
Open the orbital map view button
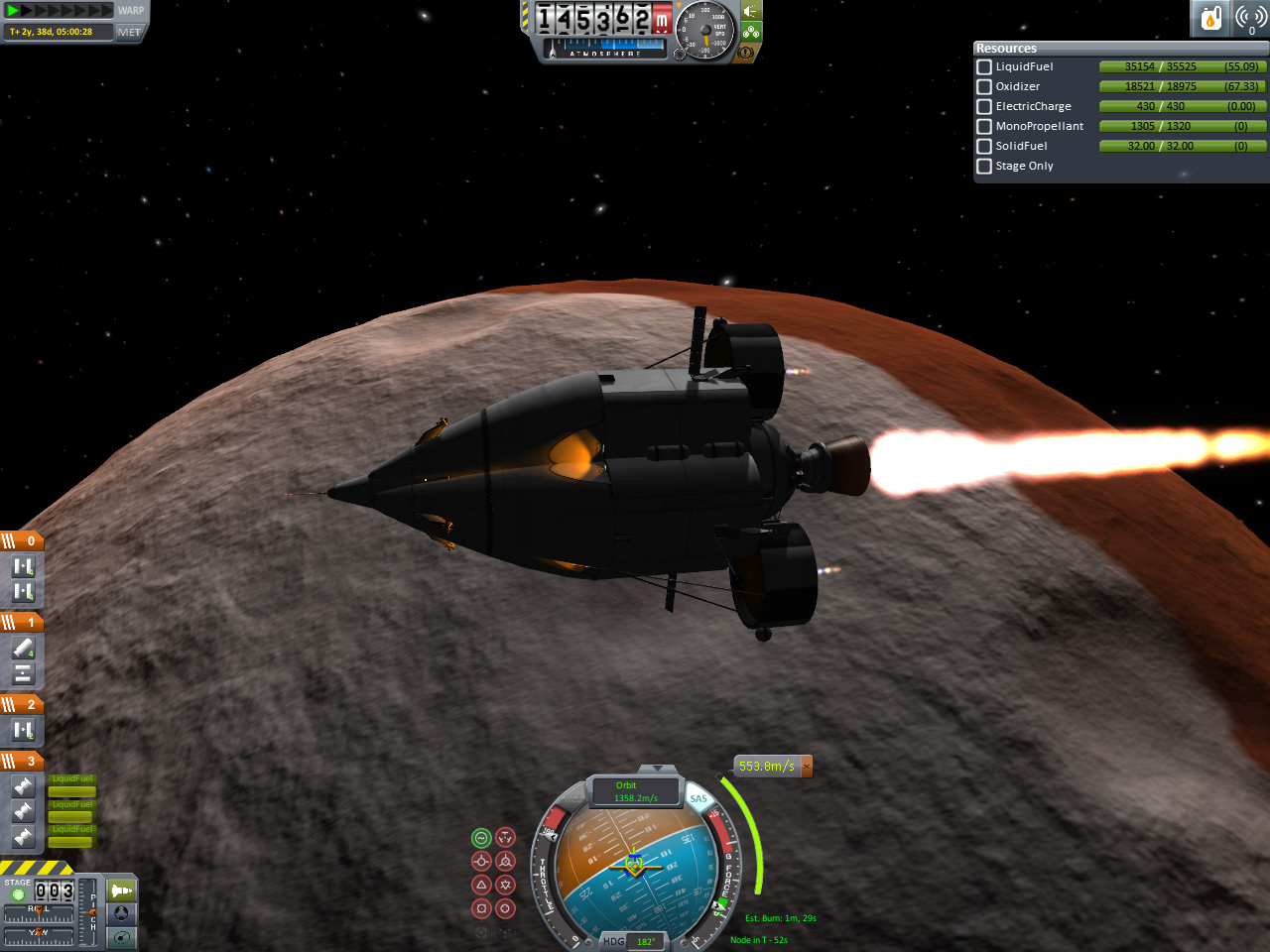122,937
